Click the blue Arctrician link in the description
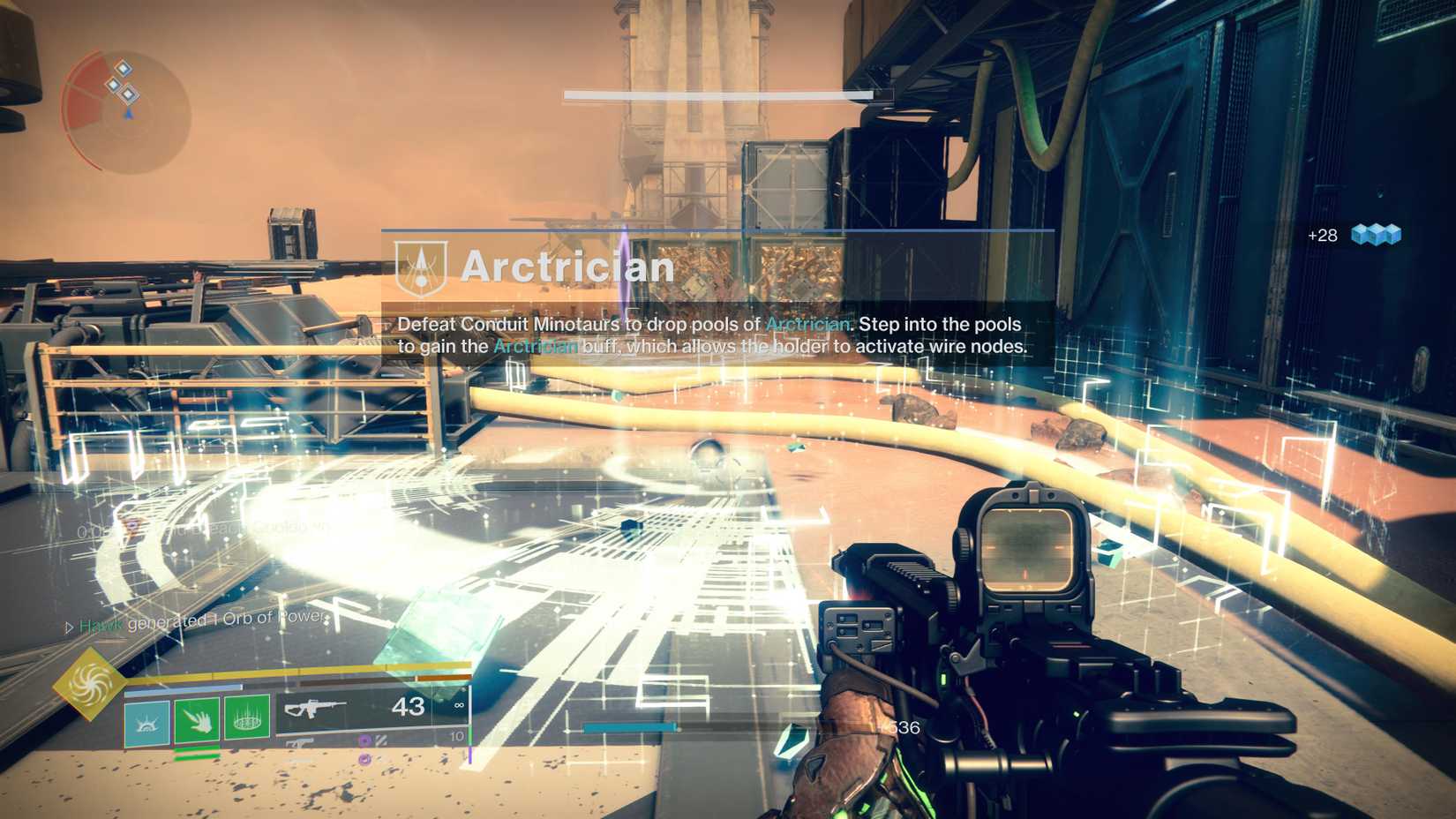Screen dimensions: 1456x819 click(808, 325)
